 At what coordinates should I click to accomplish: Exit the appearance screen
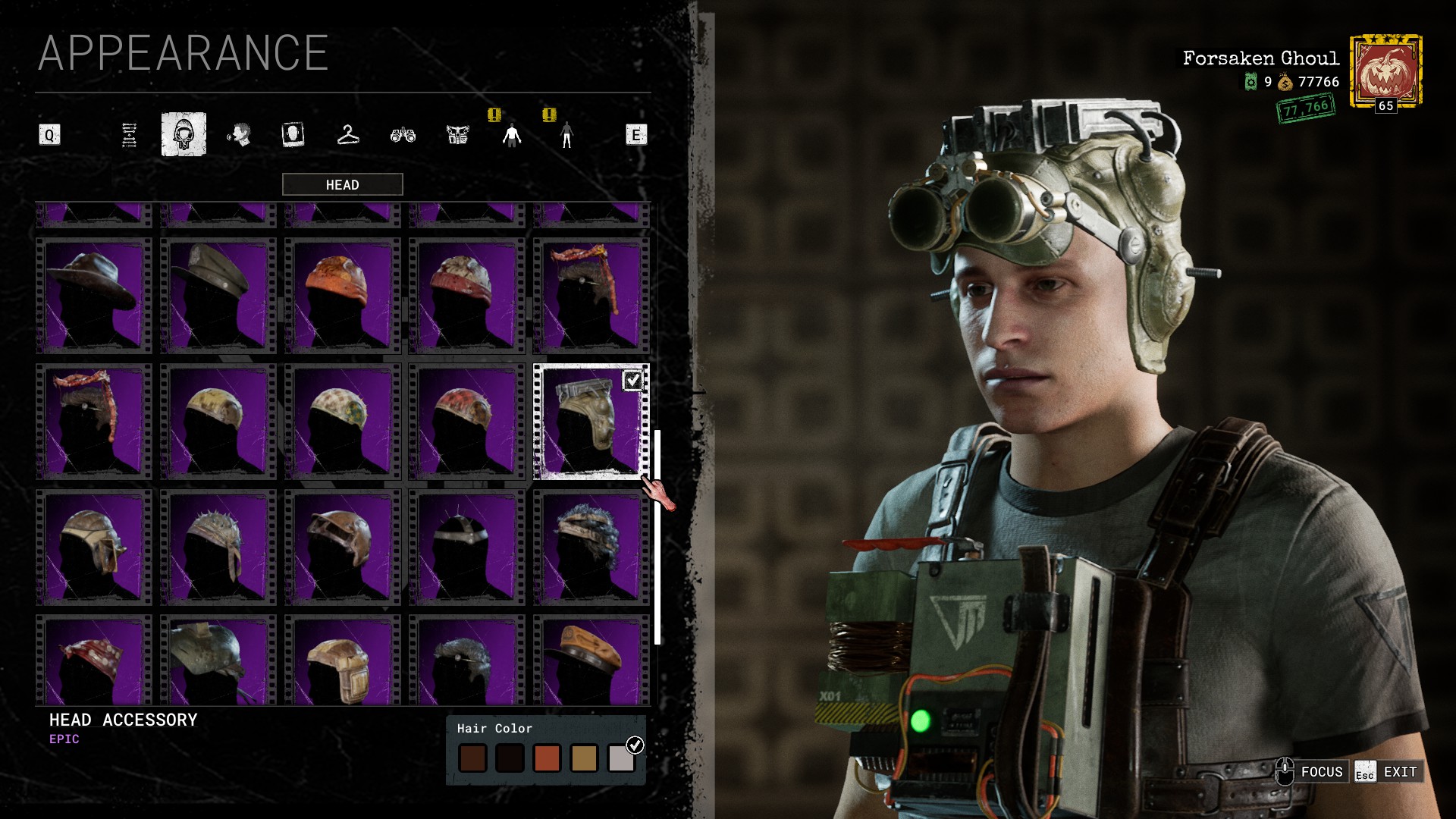[1389, 772]
